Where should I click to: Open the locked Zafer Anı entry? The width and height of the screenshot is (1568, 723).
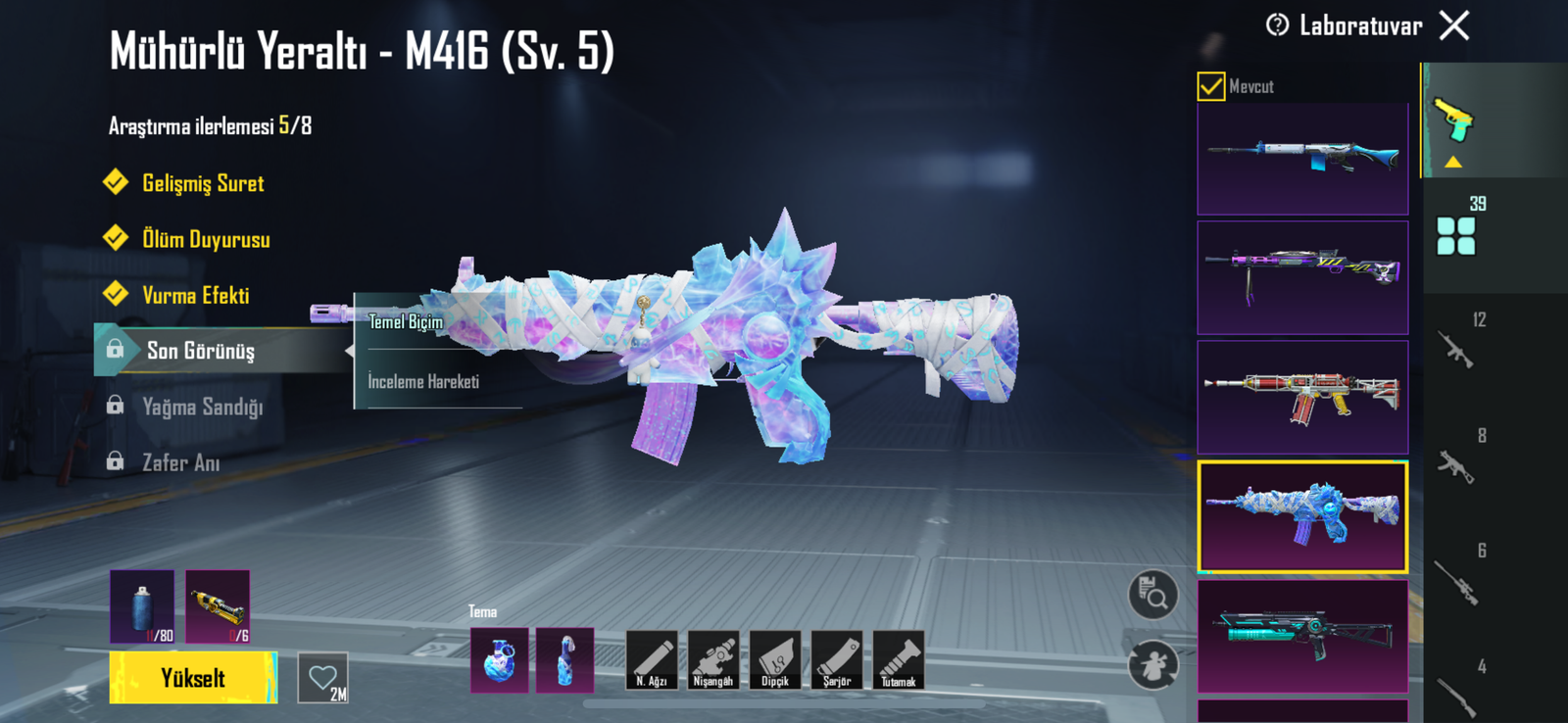[180, 462]
